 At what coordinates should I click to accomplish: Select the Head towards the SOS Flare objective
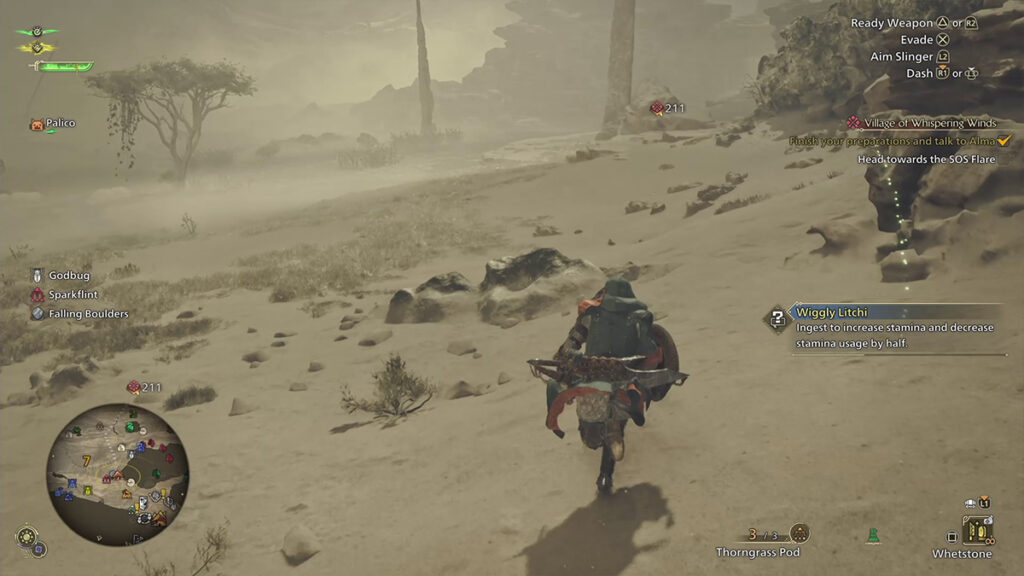pyautogui.click(x=927, y=159)
